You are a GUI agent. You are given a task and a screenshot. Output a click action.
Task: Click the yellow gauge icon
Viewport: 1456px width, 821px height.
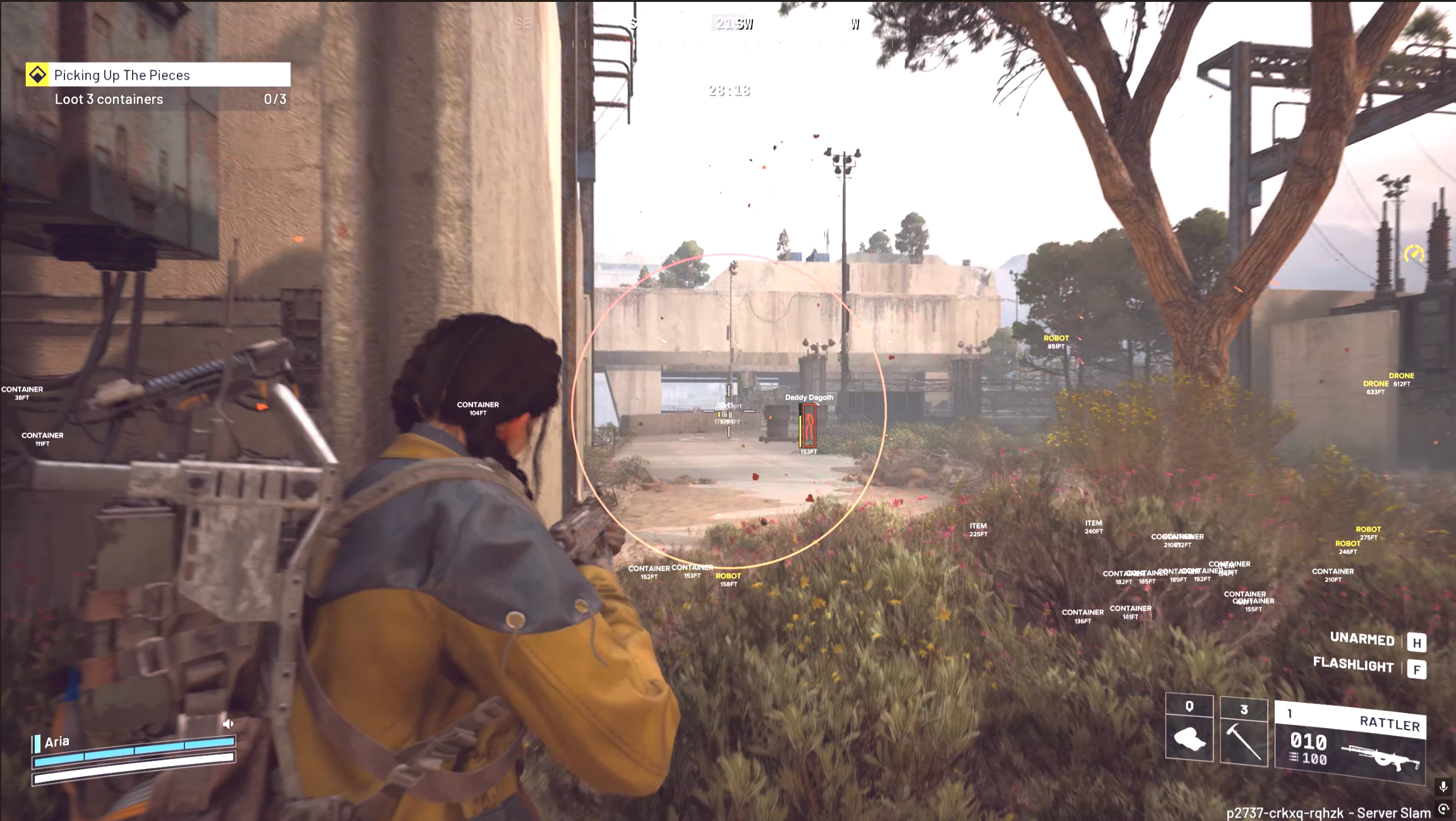[1414, 254]
